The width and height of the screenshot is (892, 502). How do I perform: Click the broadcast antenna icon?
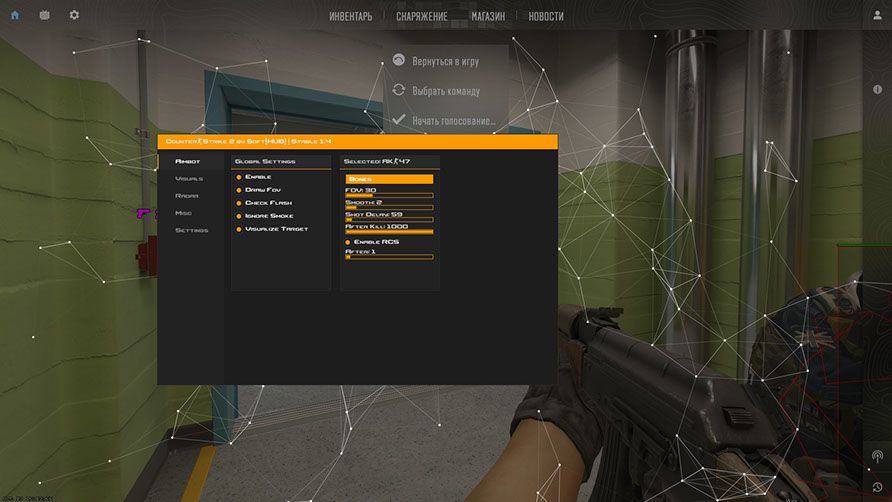tap(877, 456)
